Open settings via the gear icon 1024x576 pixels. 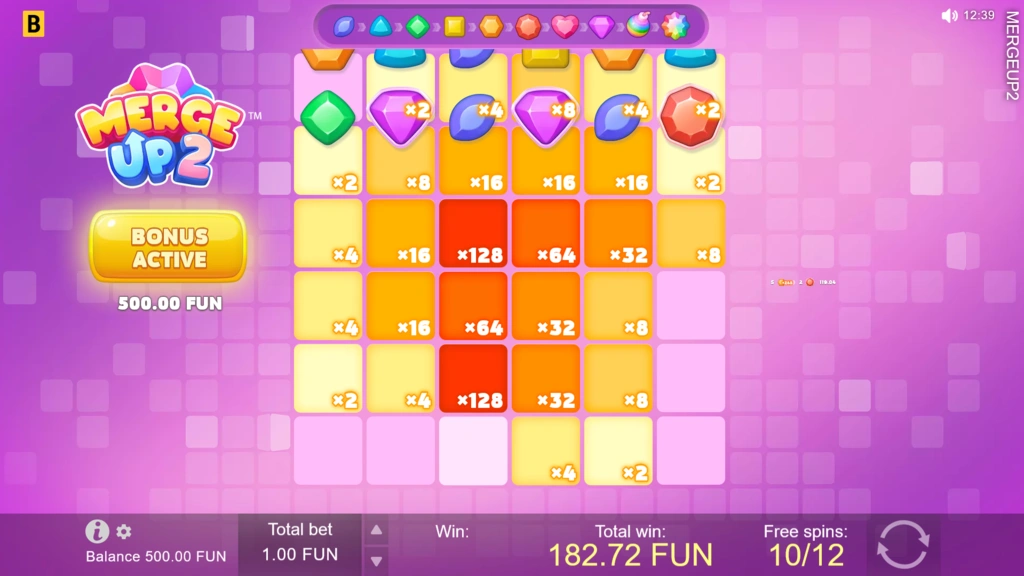click(x=124, y=532)
